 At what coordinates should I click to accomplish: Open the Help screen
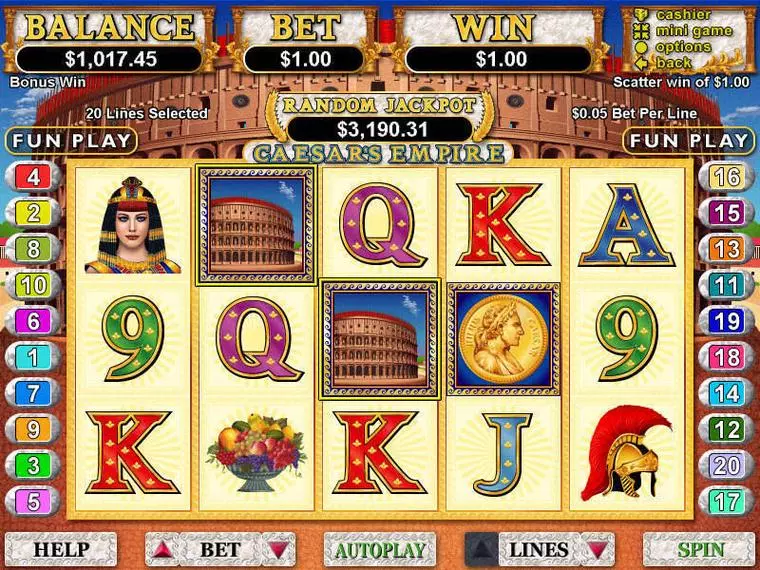[x=61, y=549]
